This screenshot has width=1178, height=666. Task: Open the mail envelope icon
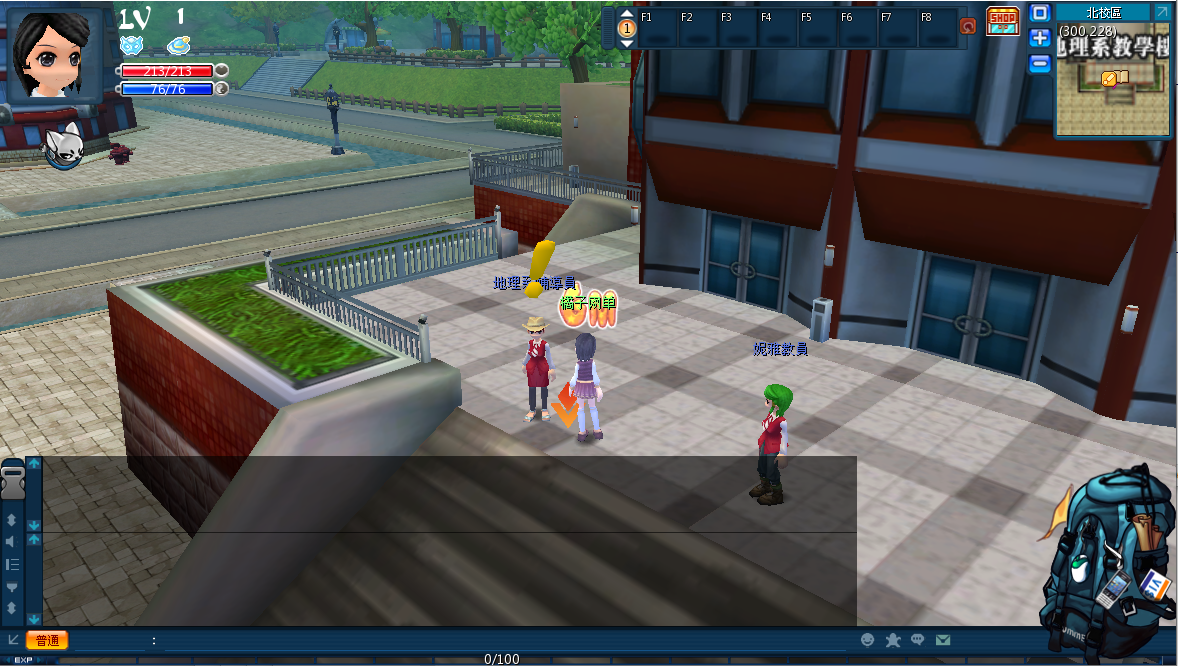[942, 640]
